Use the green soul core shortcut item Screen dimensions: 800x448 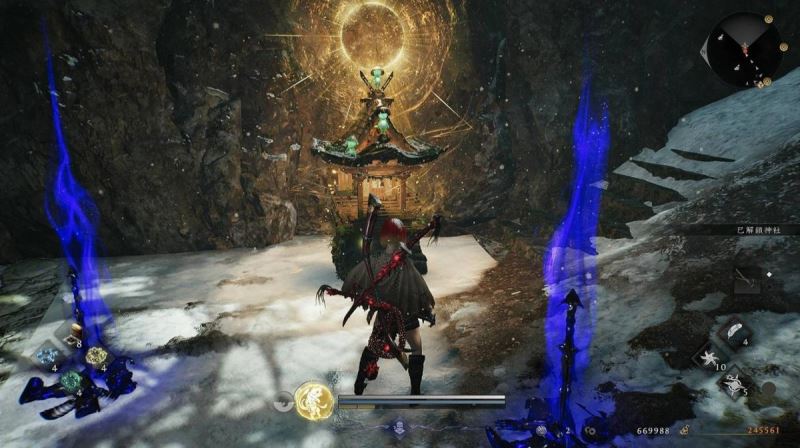tap(71, 380)
